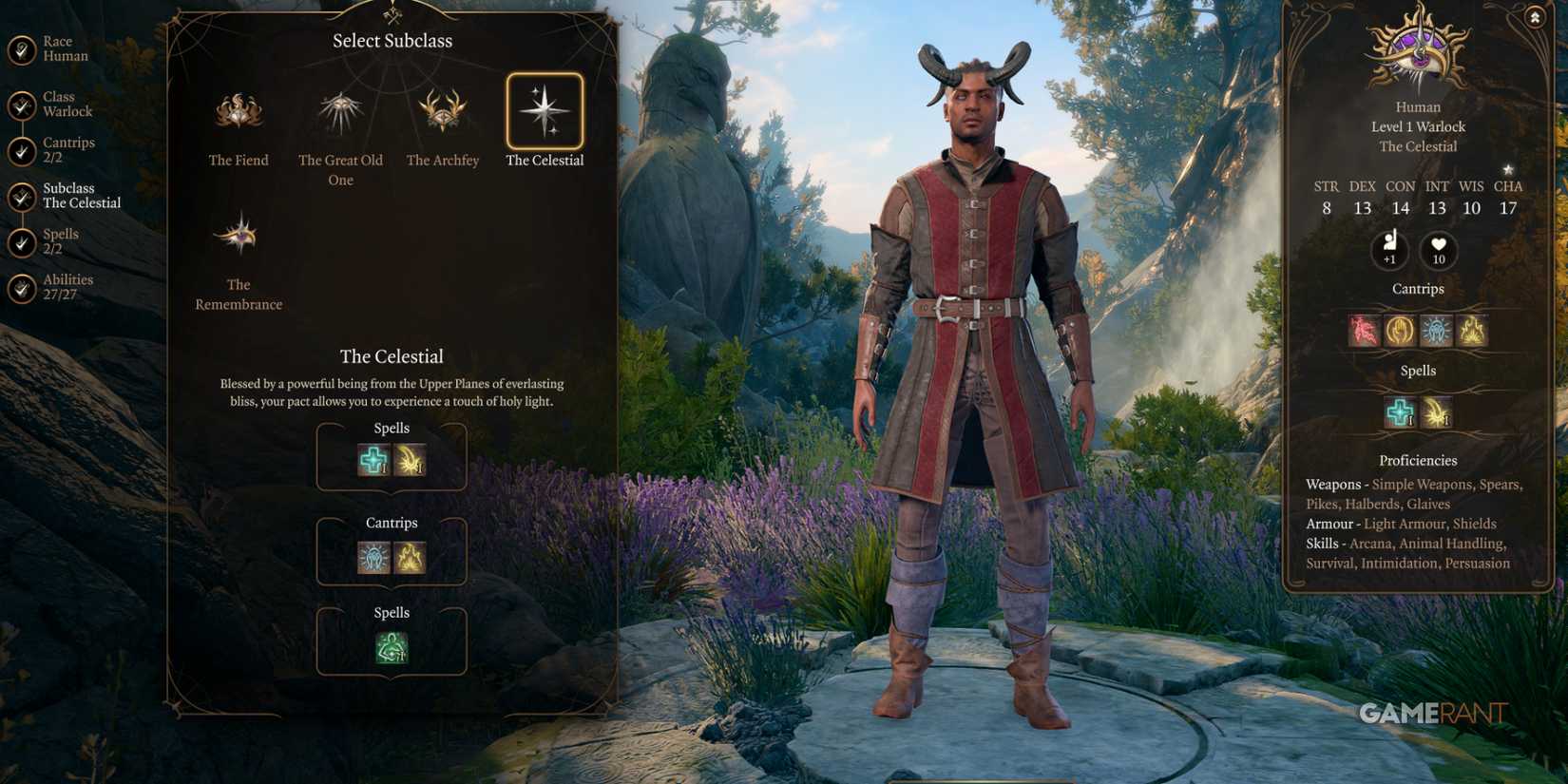Click the Light cantrip icon

(373, 557)
